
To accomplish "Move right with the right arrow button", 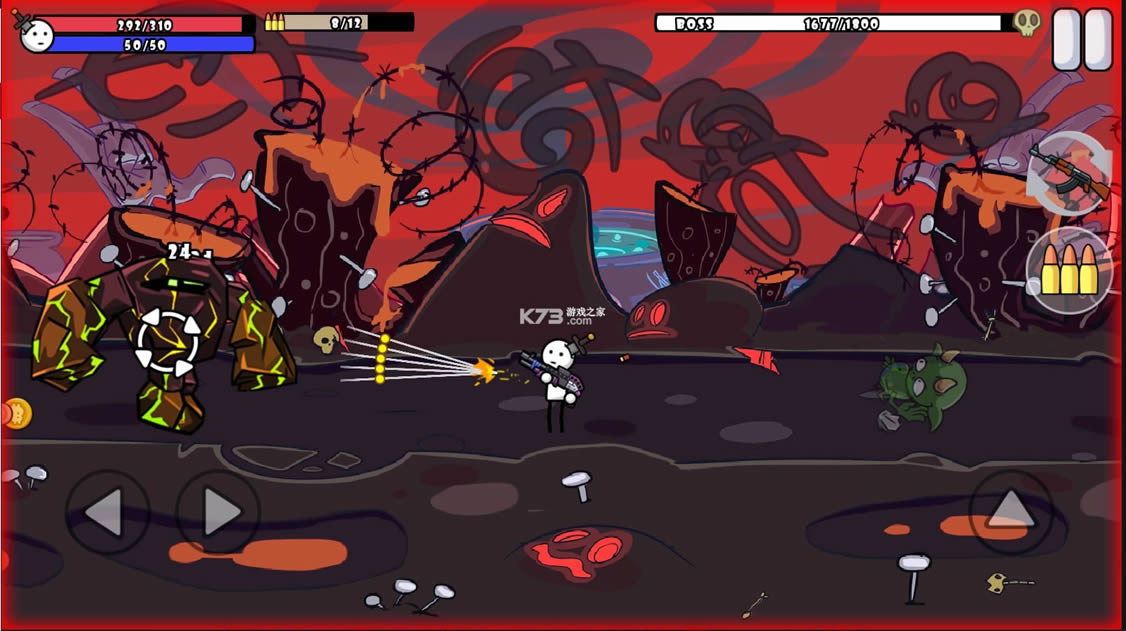I will (x=218, y=513).
